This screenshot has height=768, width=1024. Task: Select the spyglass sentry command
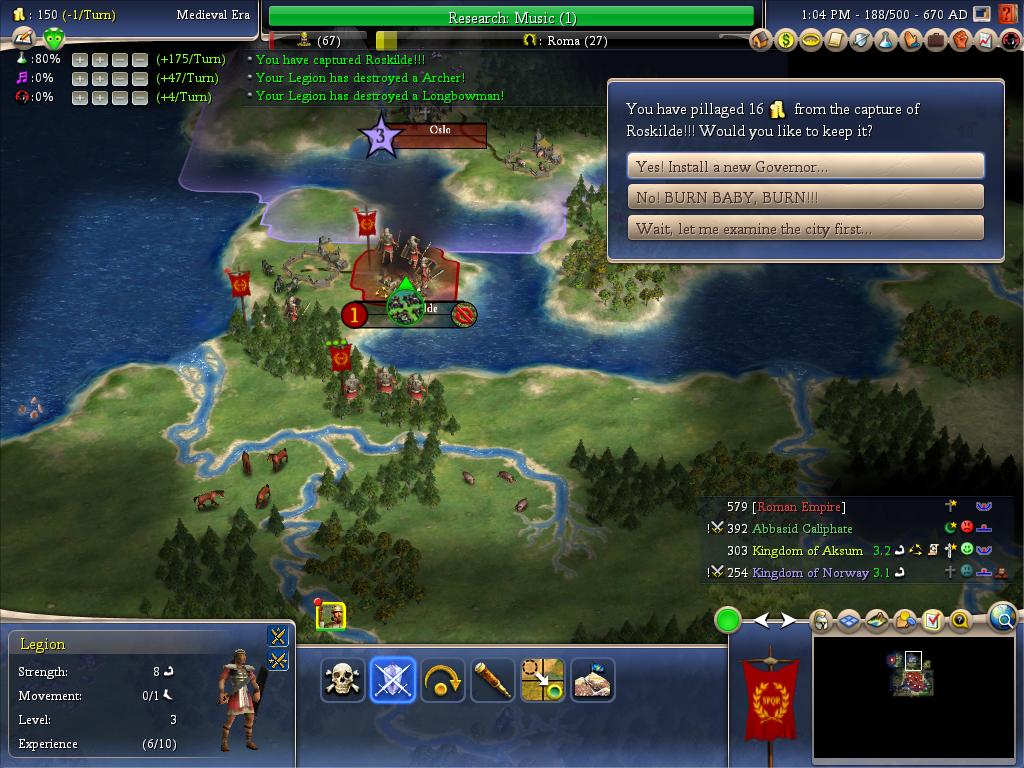click(x=493, y=680)
